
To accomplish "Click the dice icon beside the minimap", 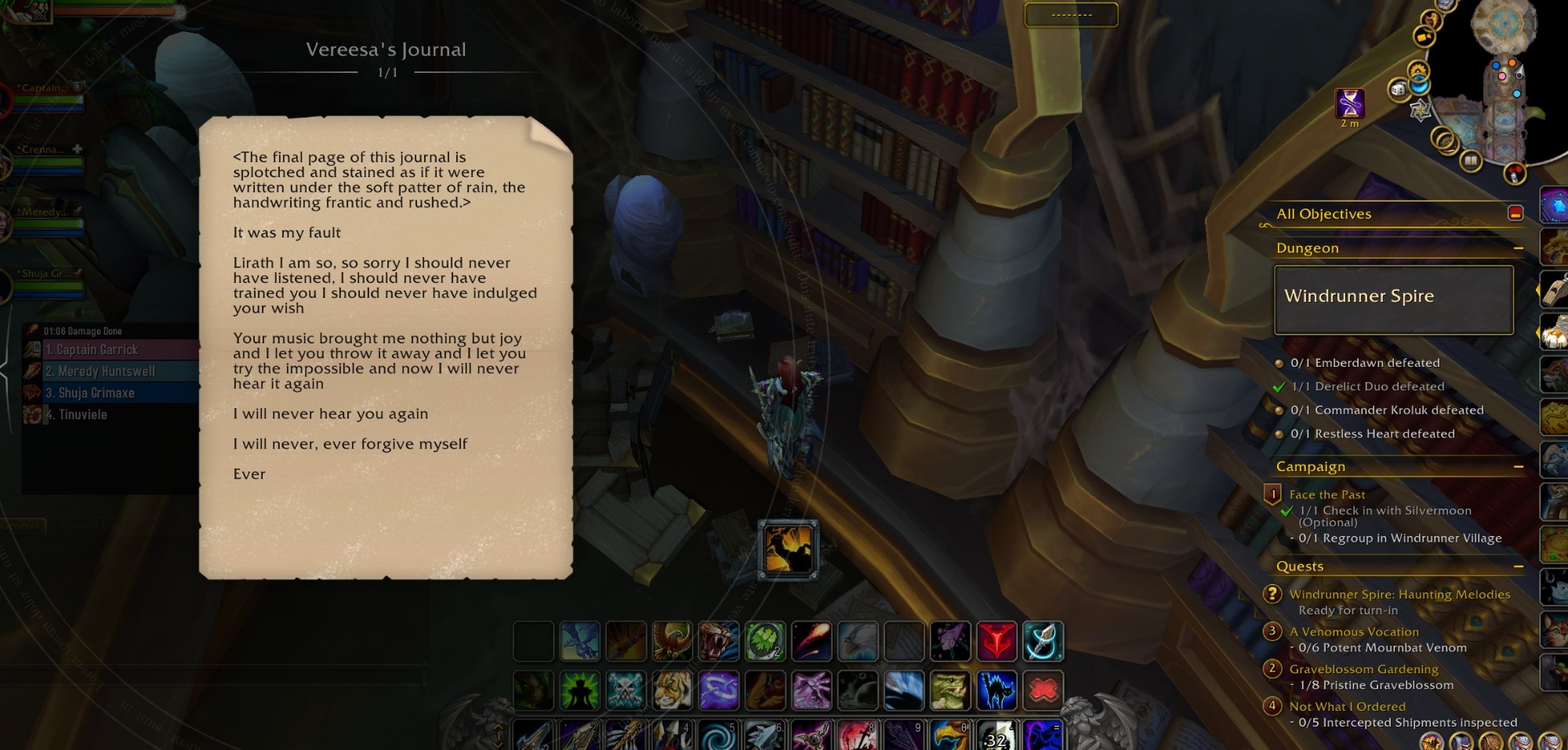I will point(1398,90).
